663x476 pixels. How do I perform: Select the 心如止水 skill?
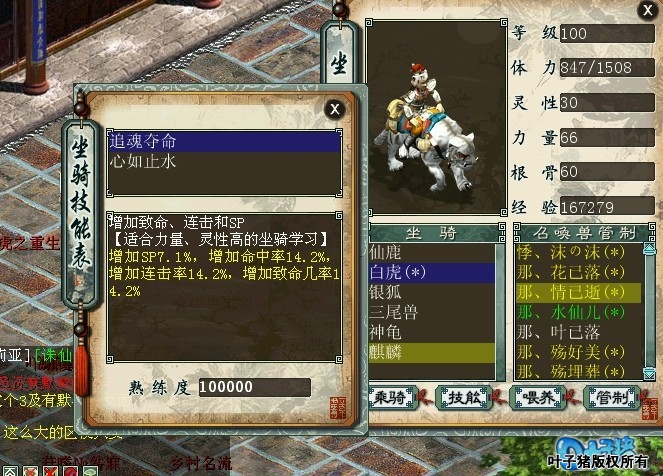click(x=224, y=161)
